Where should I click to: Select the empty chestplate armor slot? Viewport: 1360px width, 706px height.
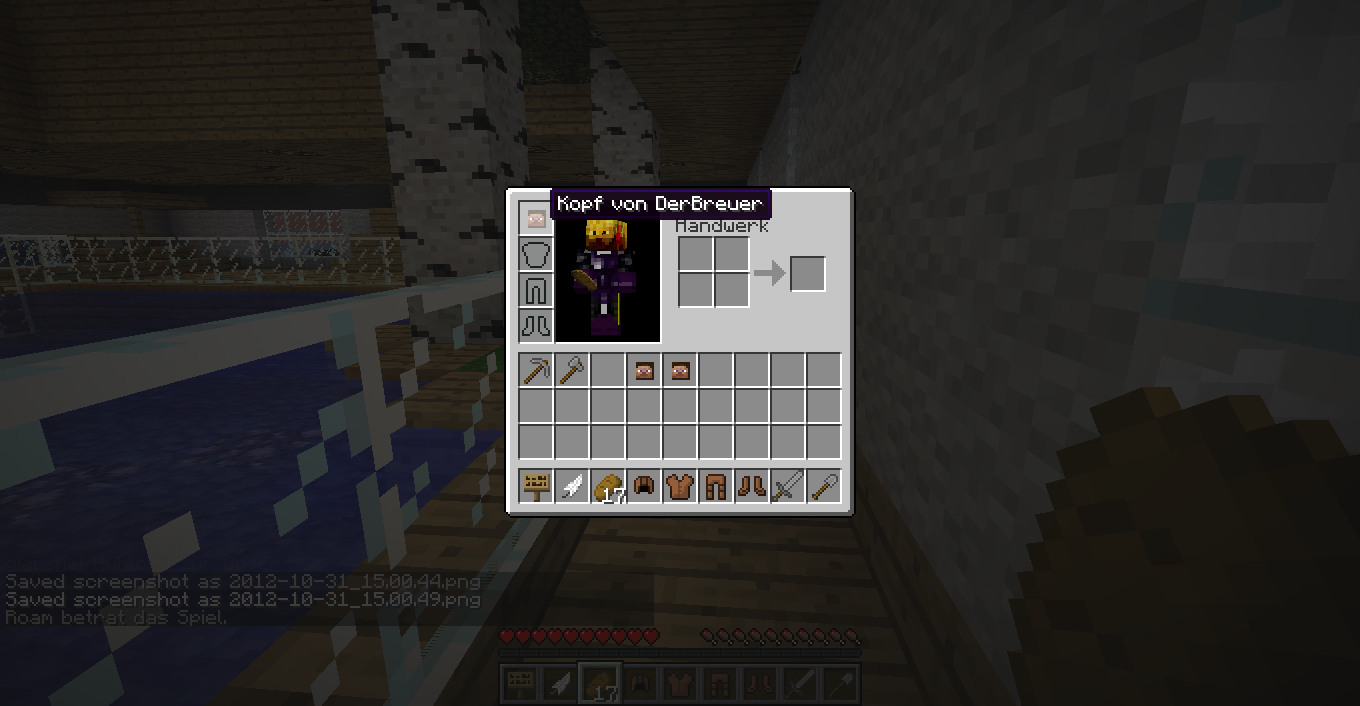coord(536,255)
